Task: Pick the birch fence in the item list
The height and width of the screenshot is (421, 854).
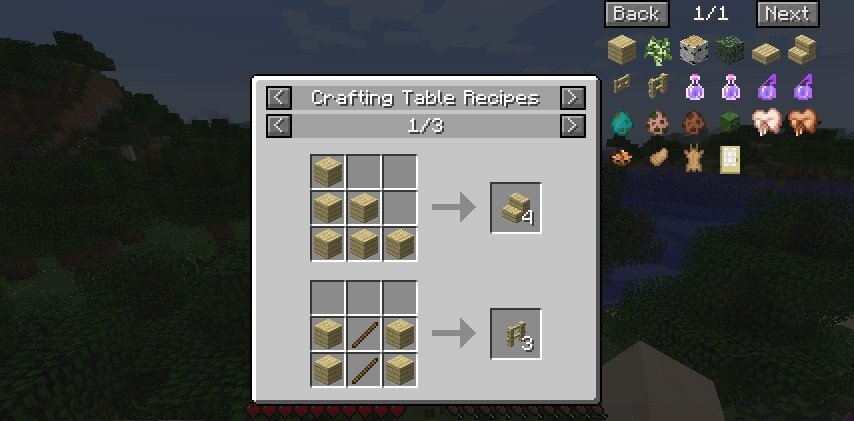Action: [657, 86]
